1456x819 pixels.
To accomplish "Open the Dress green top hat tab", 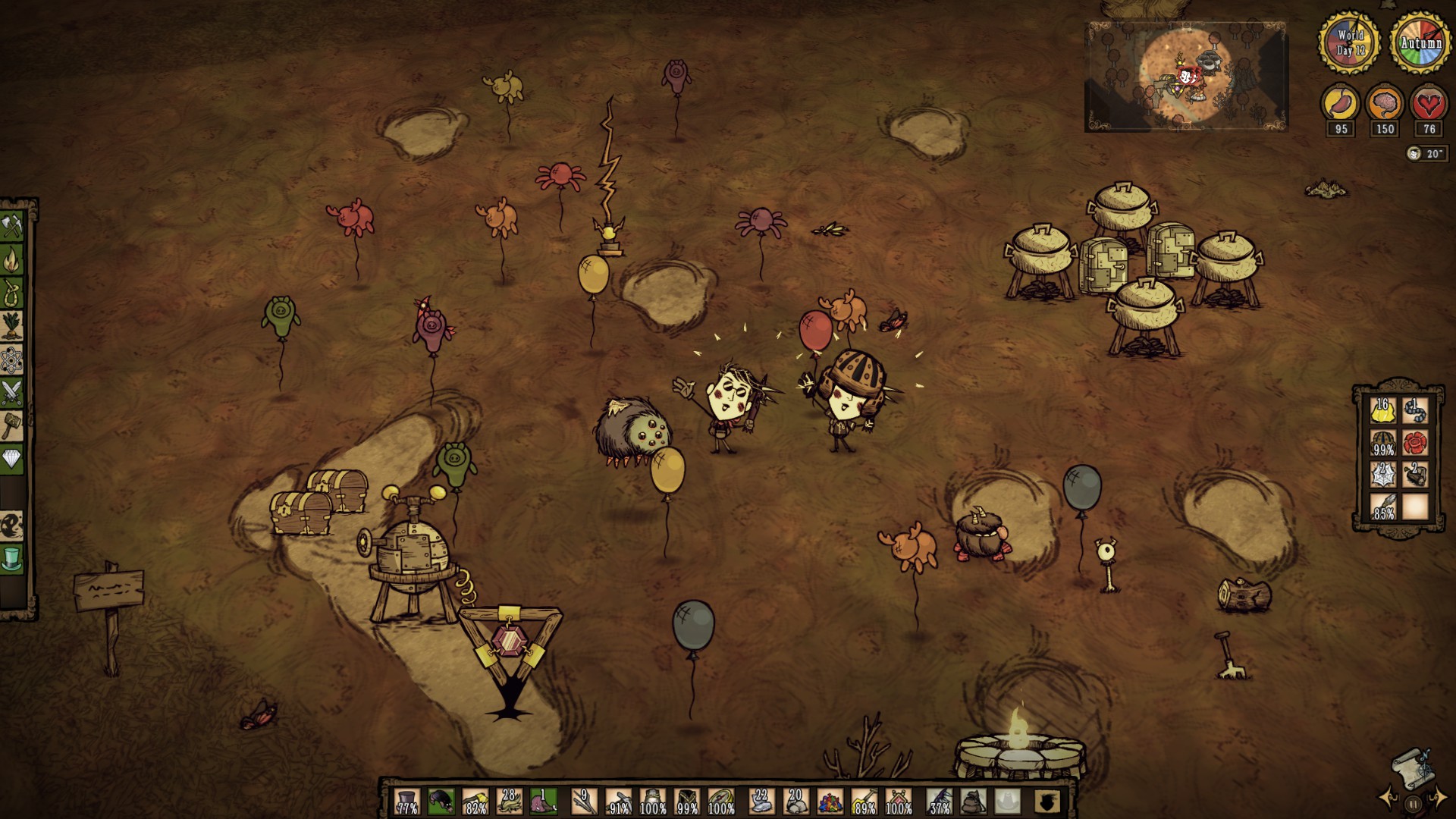I will [13, 559].
